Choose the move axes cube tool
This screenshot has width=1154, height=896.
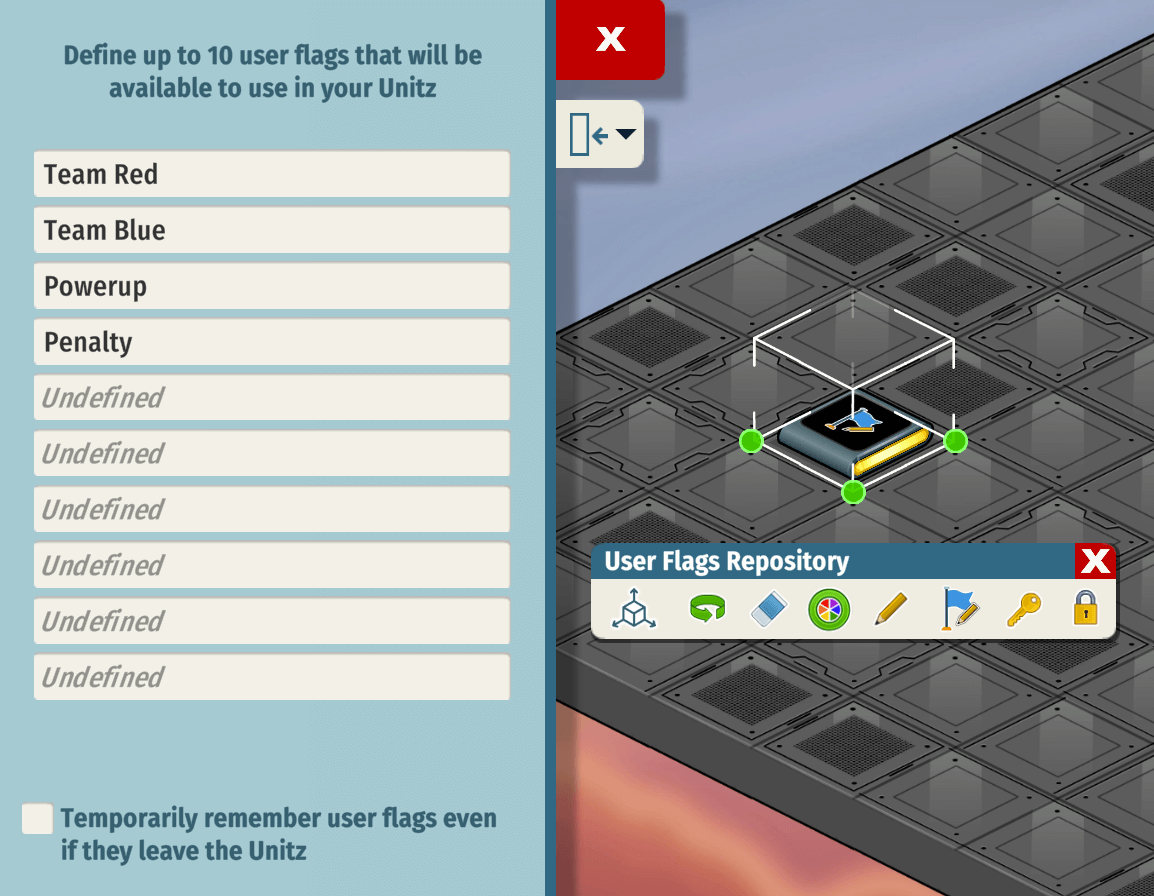point(634,608)
